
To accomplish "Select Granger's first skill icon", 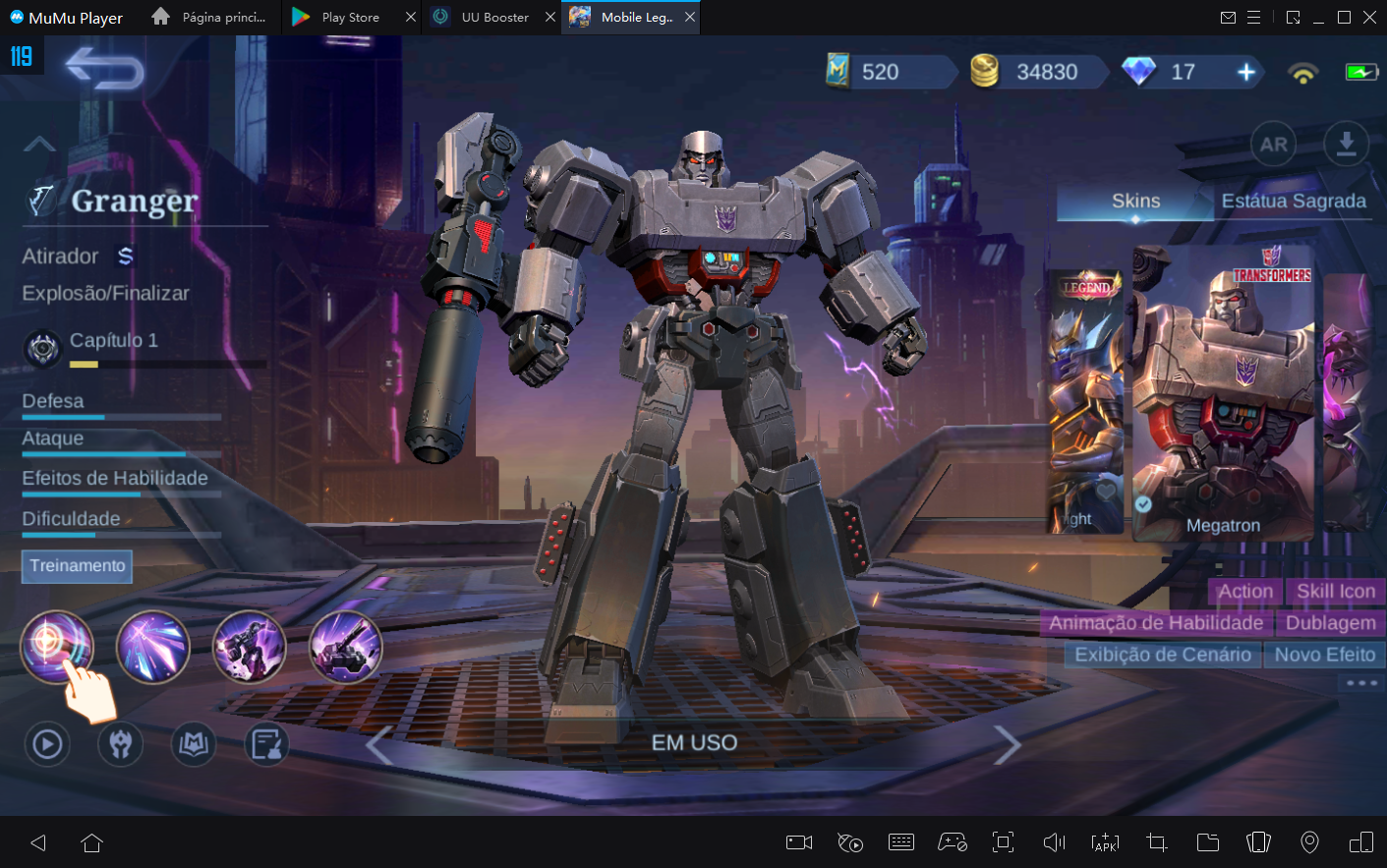I will 56,647.
